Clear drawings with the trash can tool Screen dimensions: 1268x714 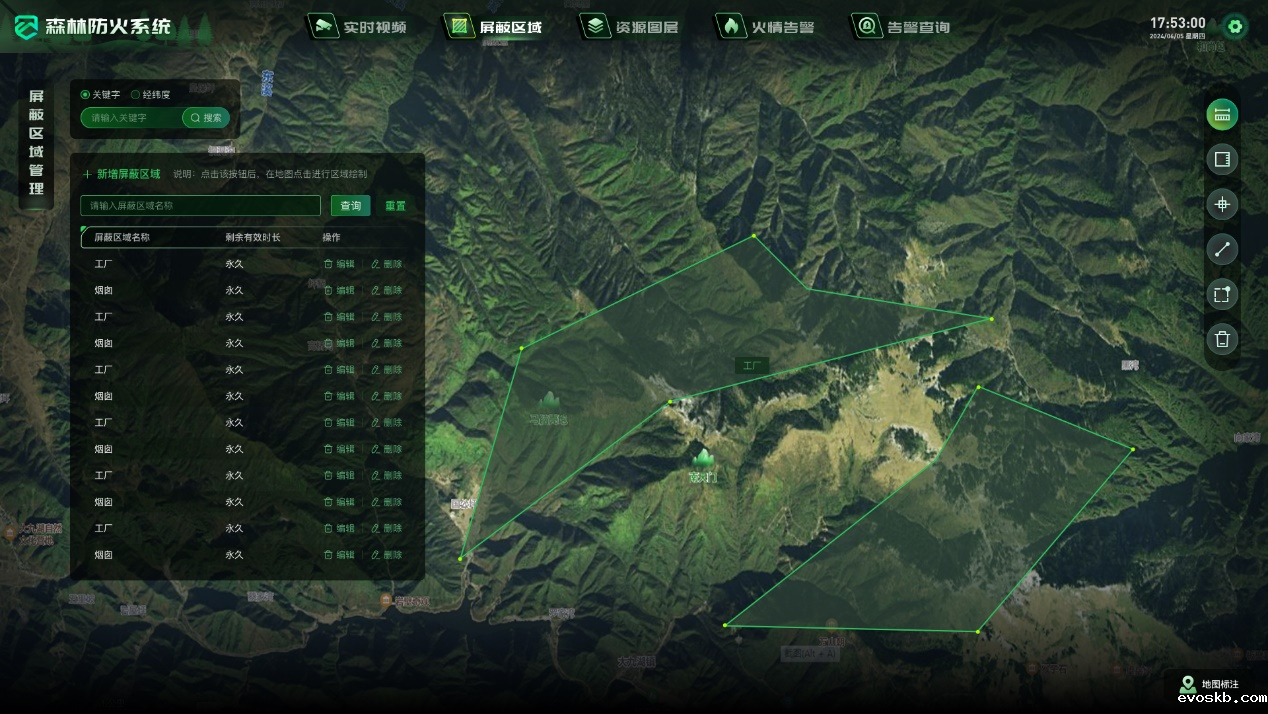click(1221, 339)
